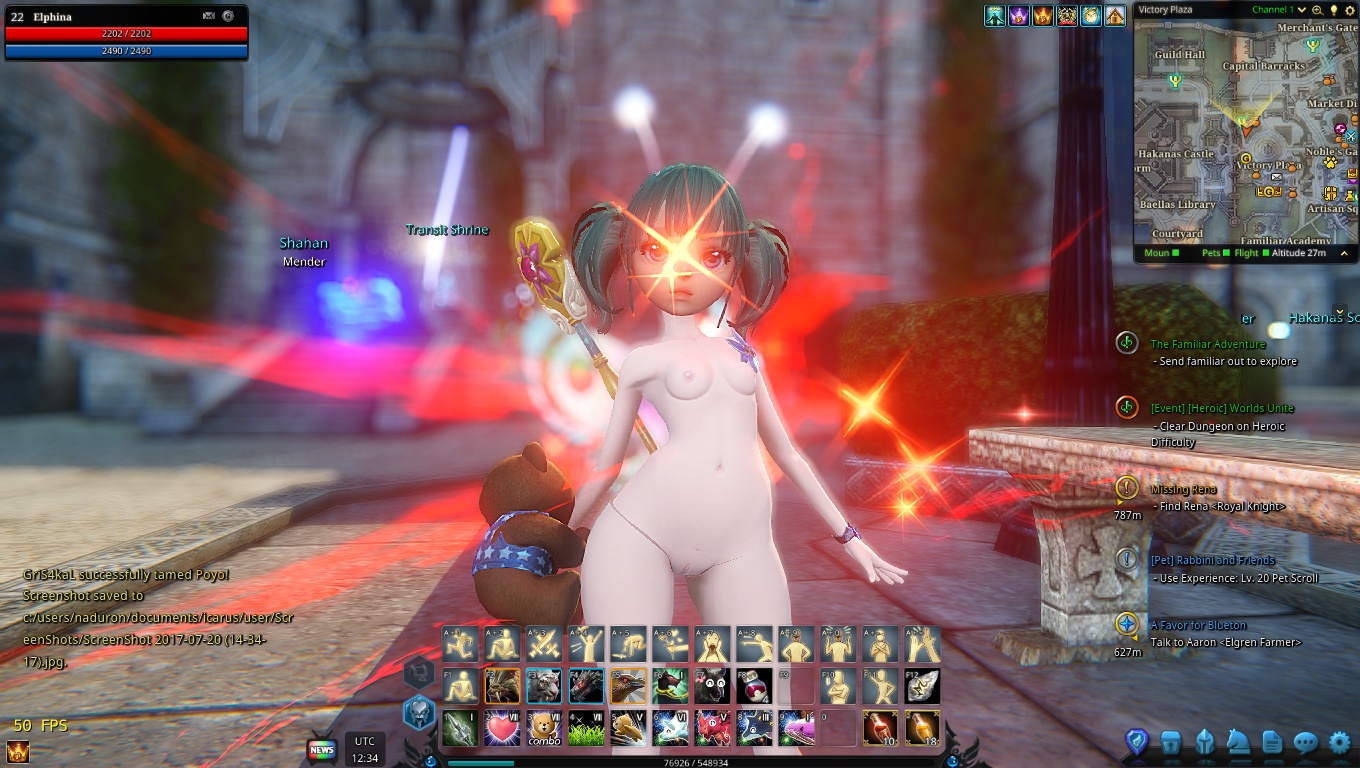The height and width of the screenshot is (768, 1360).
Task: Open the NEWS button
Action: pyautogui.click(x=321, y=750)
